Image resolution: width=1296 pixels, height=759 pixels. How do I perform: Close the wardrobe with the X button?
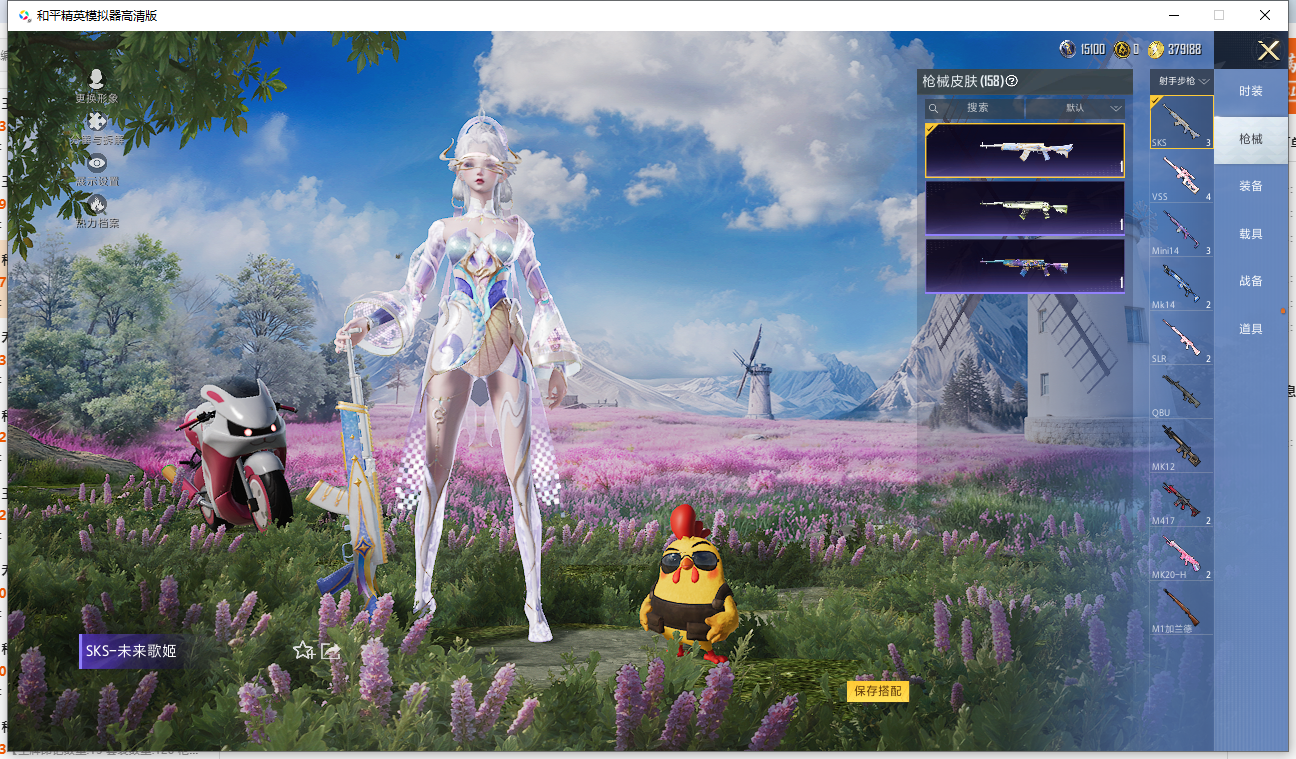click(1268, 51)
